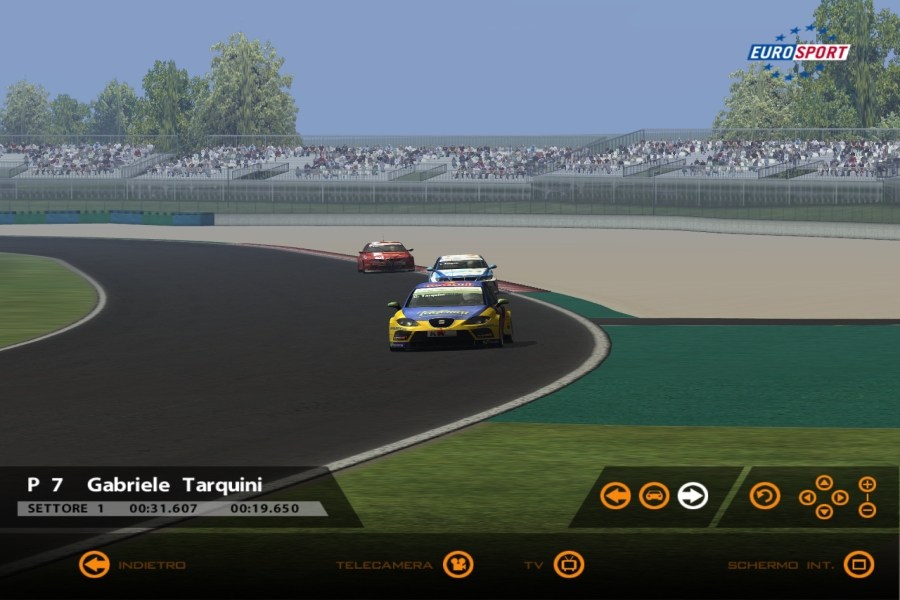900x600 pixels.
Task: Zoom out with the minus button
Action: pos(867,509)
